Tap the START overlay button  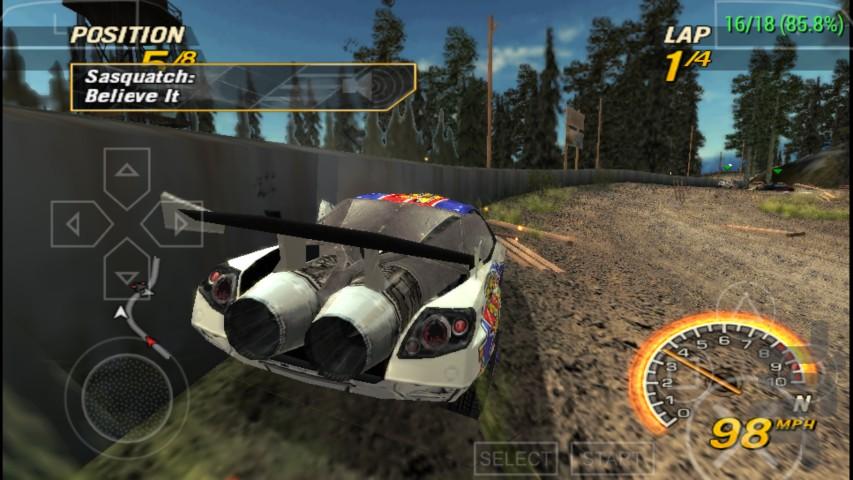pos(611,459)
